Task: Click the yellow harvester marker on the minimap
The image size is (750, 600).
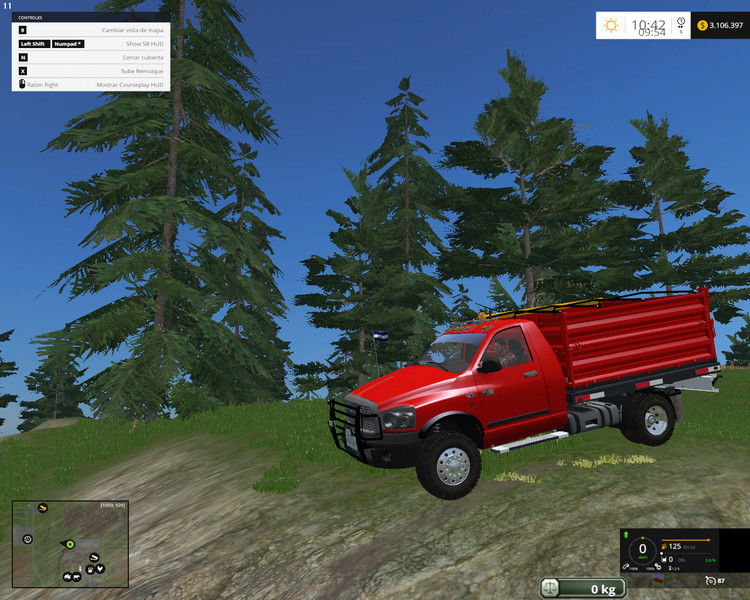Action: click(x=43, y=508)
